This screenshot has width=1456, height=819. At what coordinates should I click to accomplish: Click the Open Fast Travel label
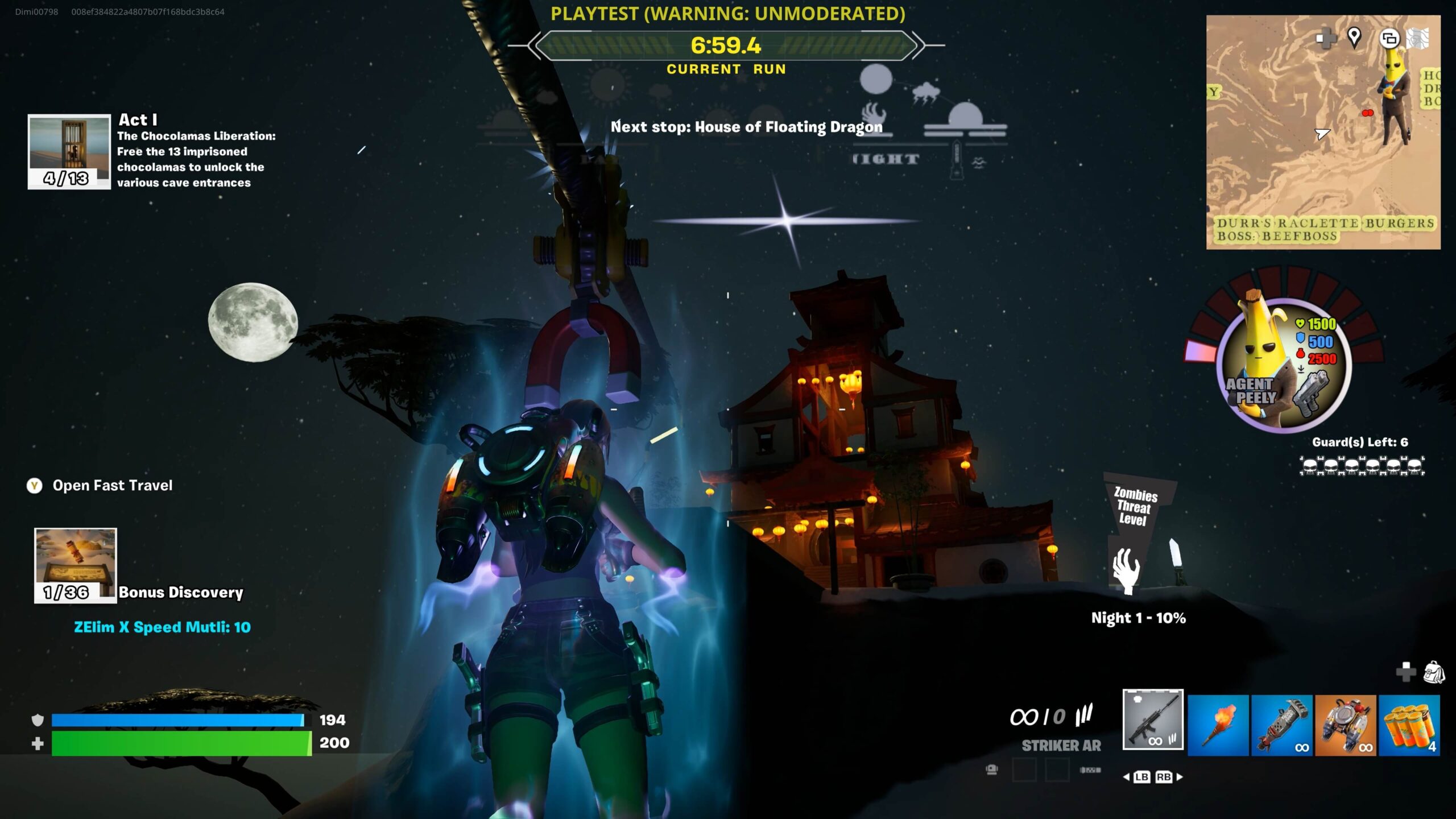point(112,485)
